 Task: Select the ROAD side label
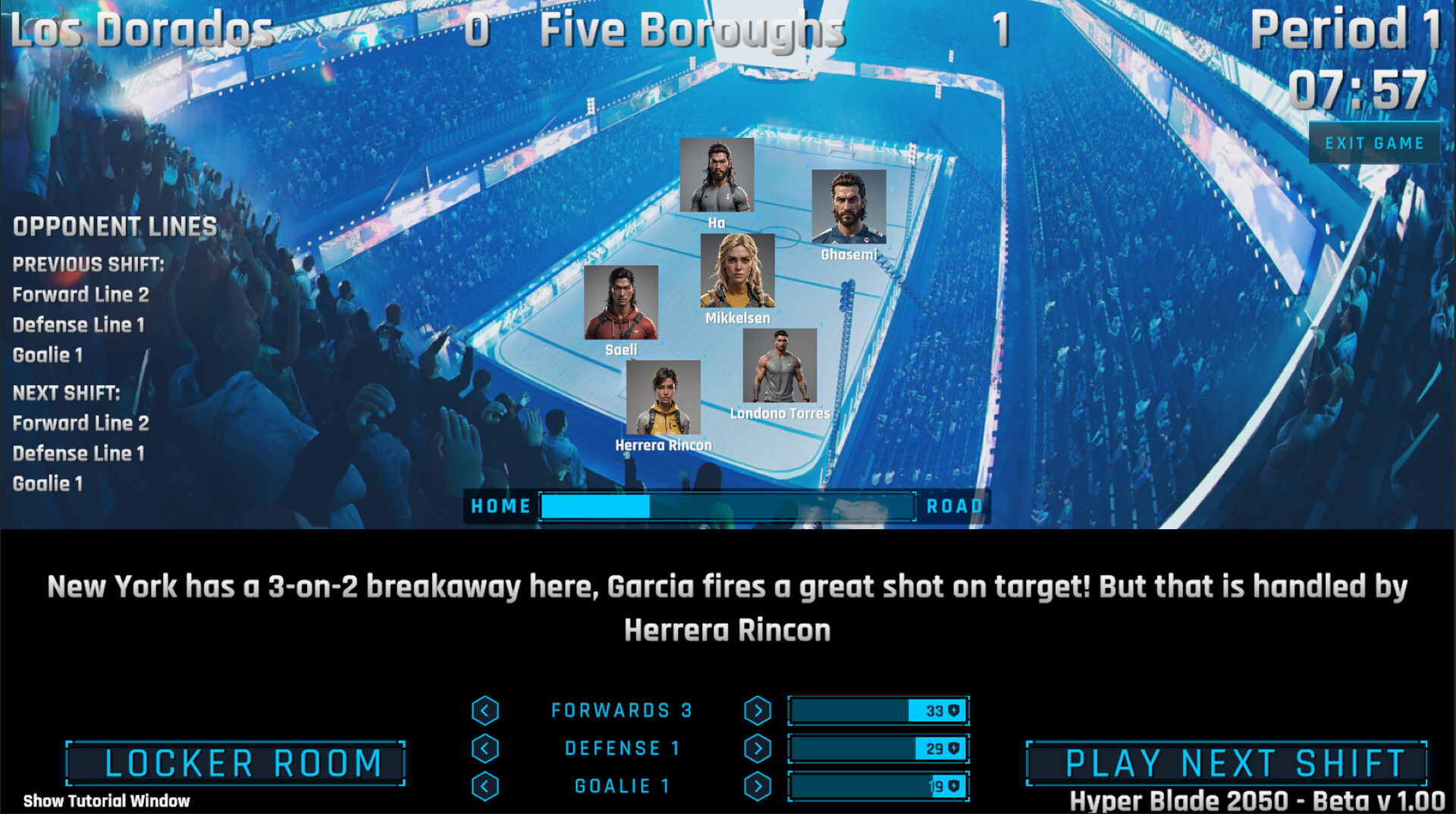(x=954, y=506)
